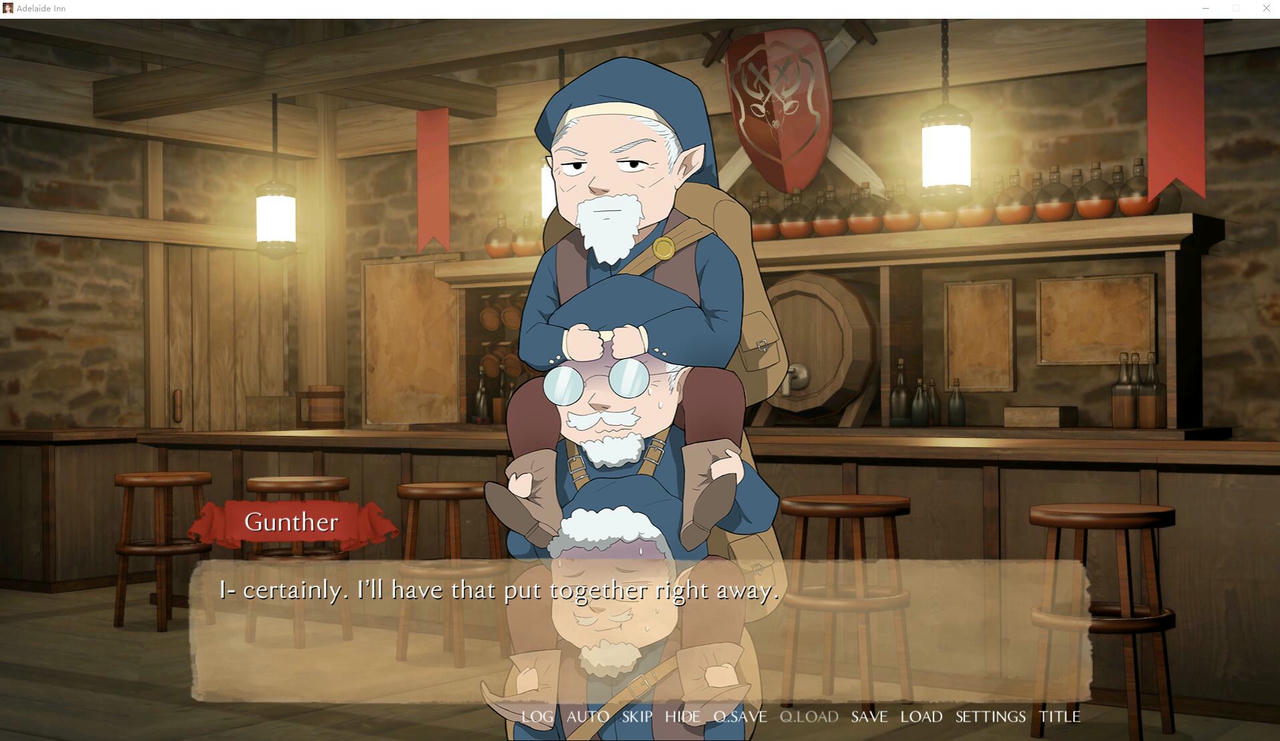This screenshot has width=1280, height=741.
Task: Maximize the game window
Action: click(x=1236, y=8)
